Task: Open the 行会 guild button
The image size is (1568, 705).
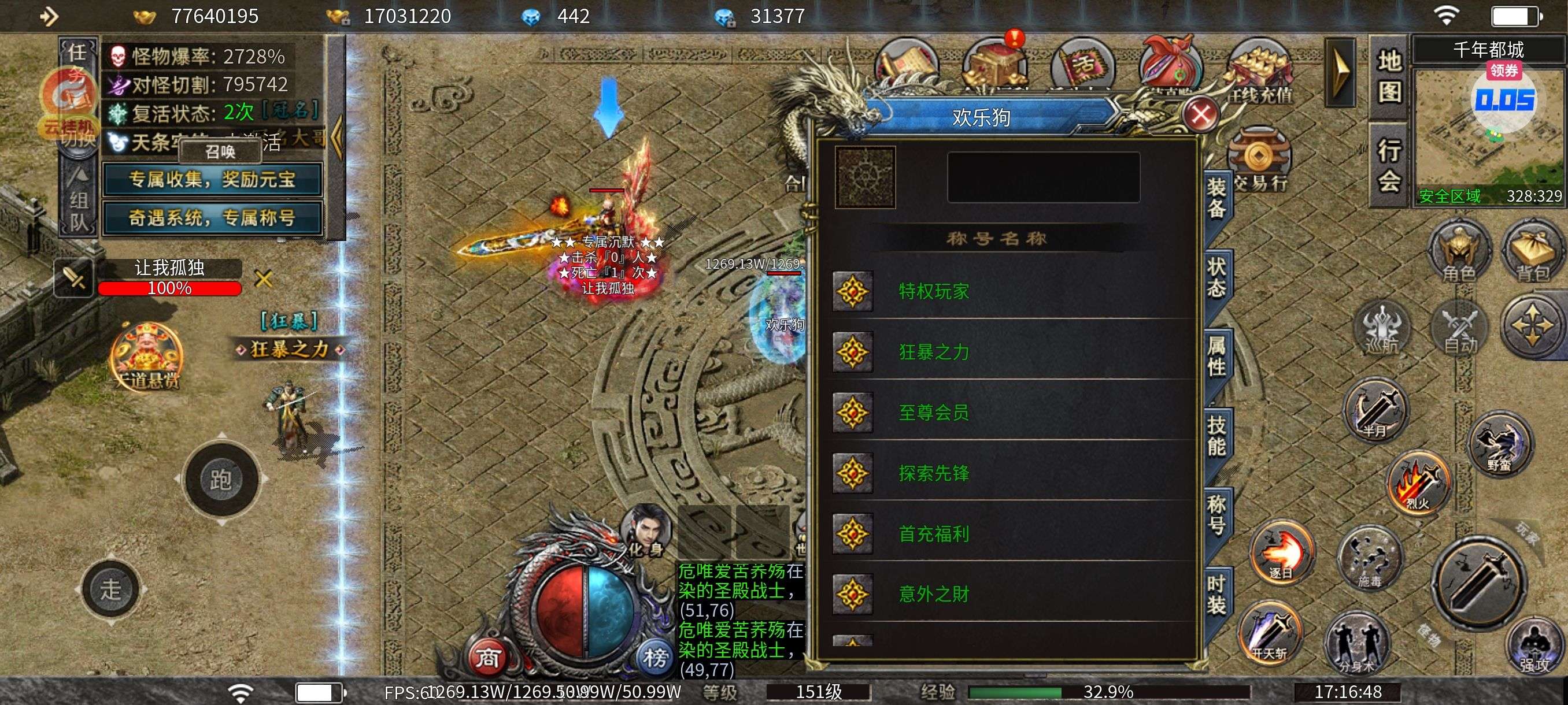Action: [x=1390, y=164]
